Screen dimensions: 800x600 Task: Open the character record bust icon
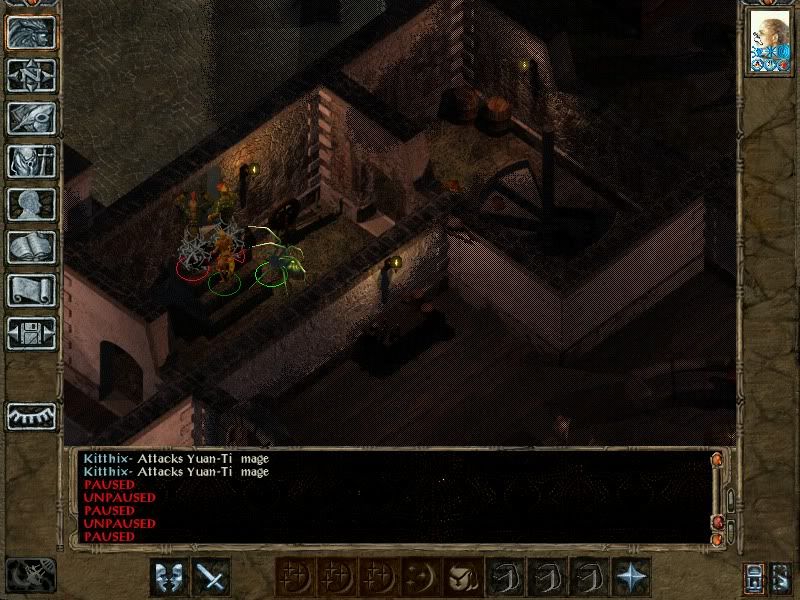[x=32, y=204]
